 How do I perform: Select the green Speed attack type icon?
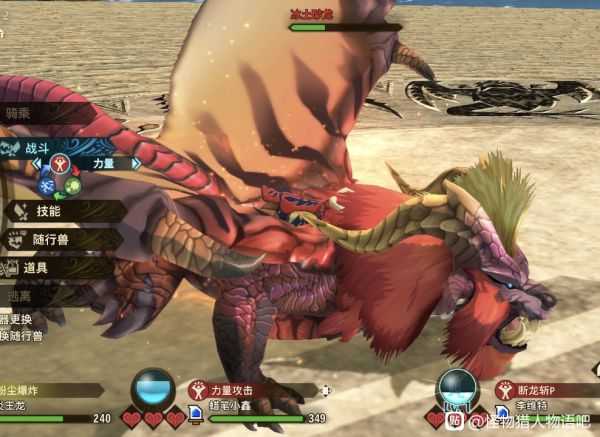pos(72,185)
